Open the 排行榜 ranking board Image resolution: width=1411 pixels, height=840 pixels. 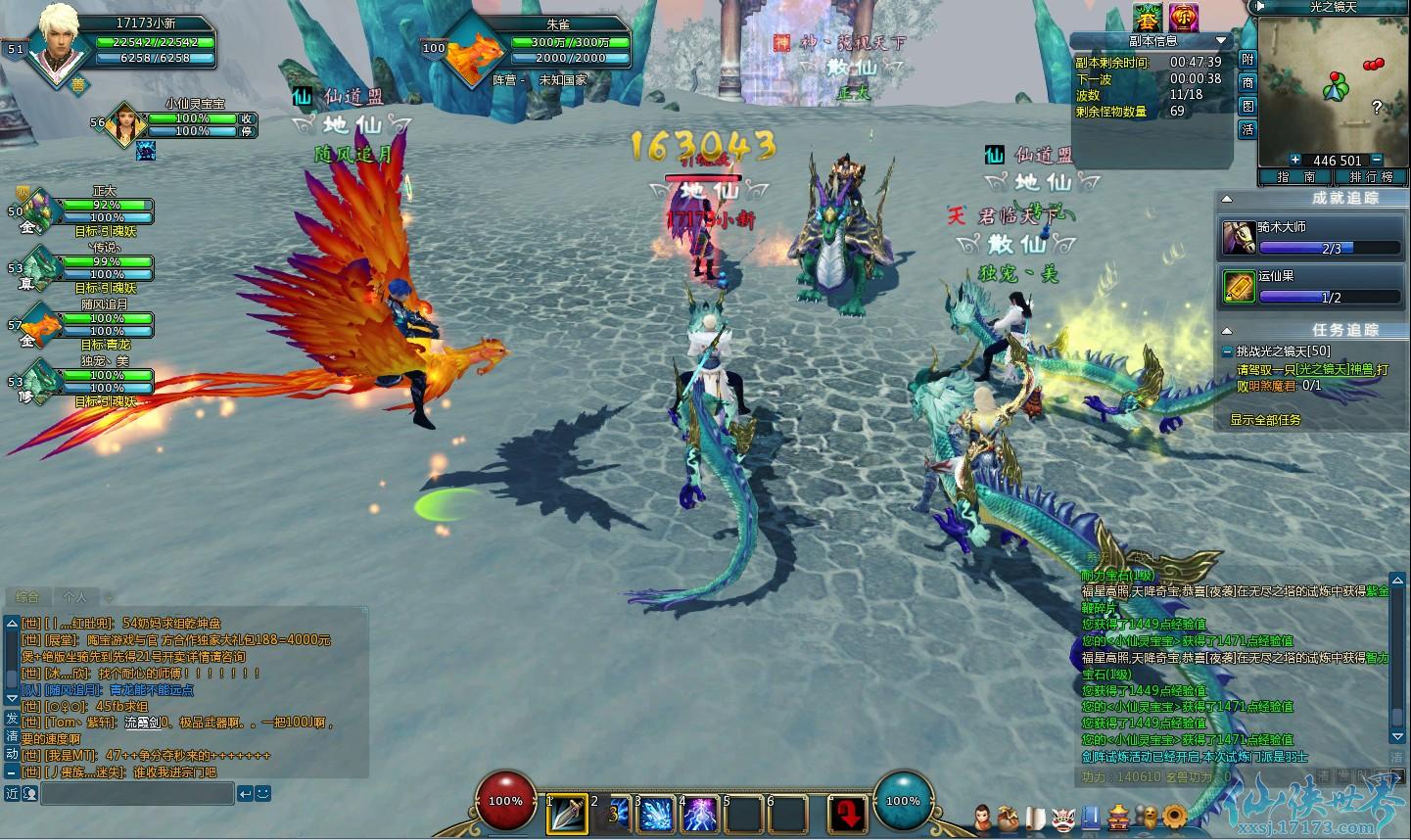[x=1370, y=177]
